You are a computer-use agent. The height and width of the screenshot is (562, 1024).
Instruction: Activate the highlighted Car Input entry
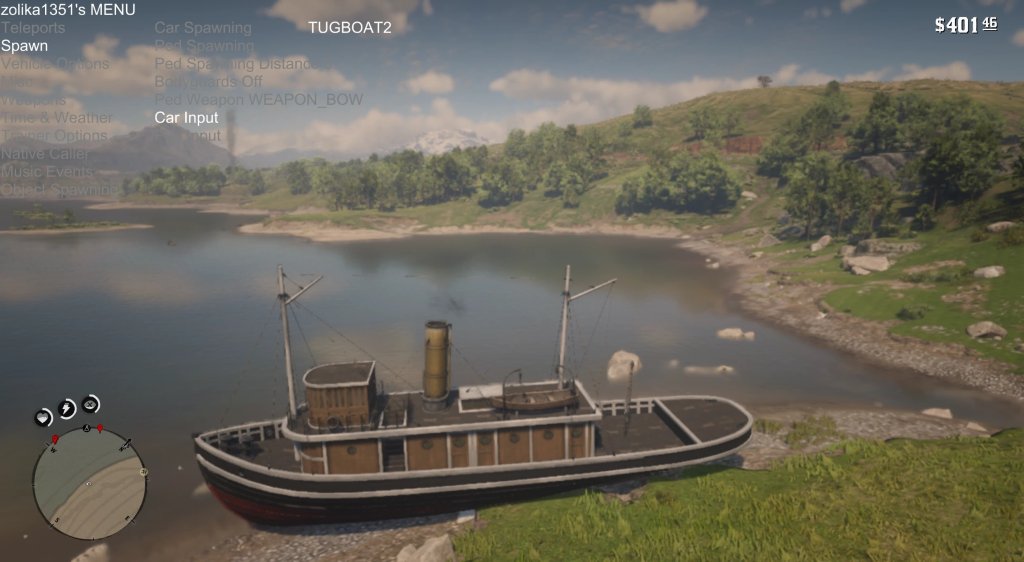[186, 118]
